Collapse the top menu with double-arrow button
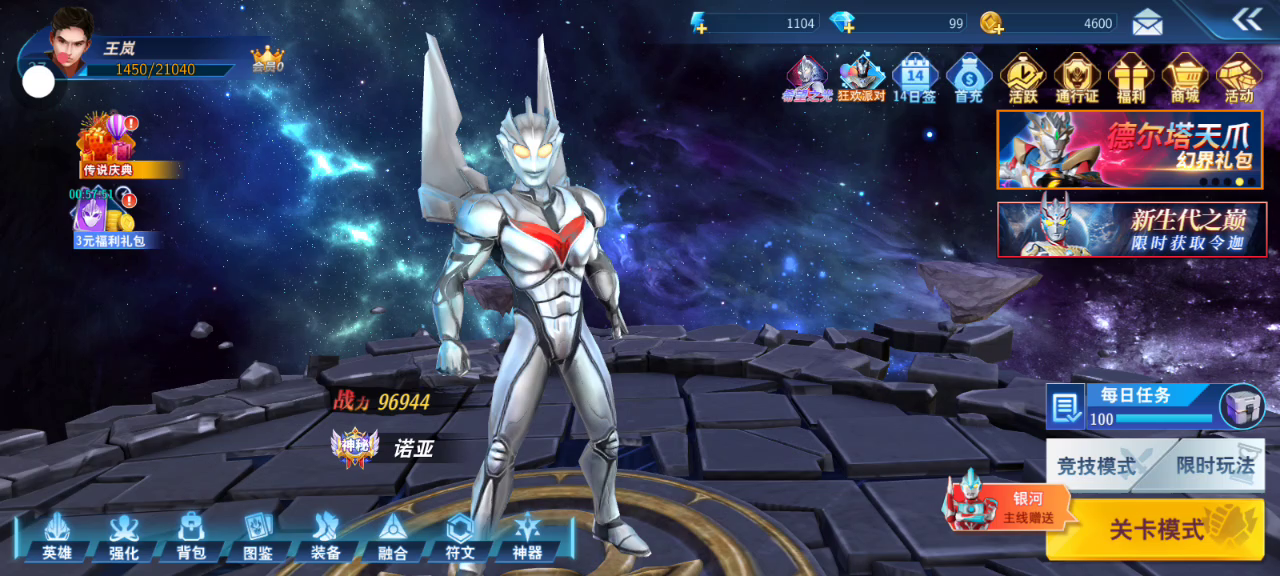1280x576 pixels. click(x=1246, y=19)
